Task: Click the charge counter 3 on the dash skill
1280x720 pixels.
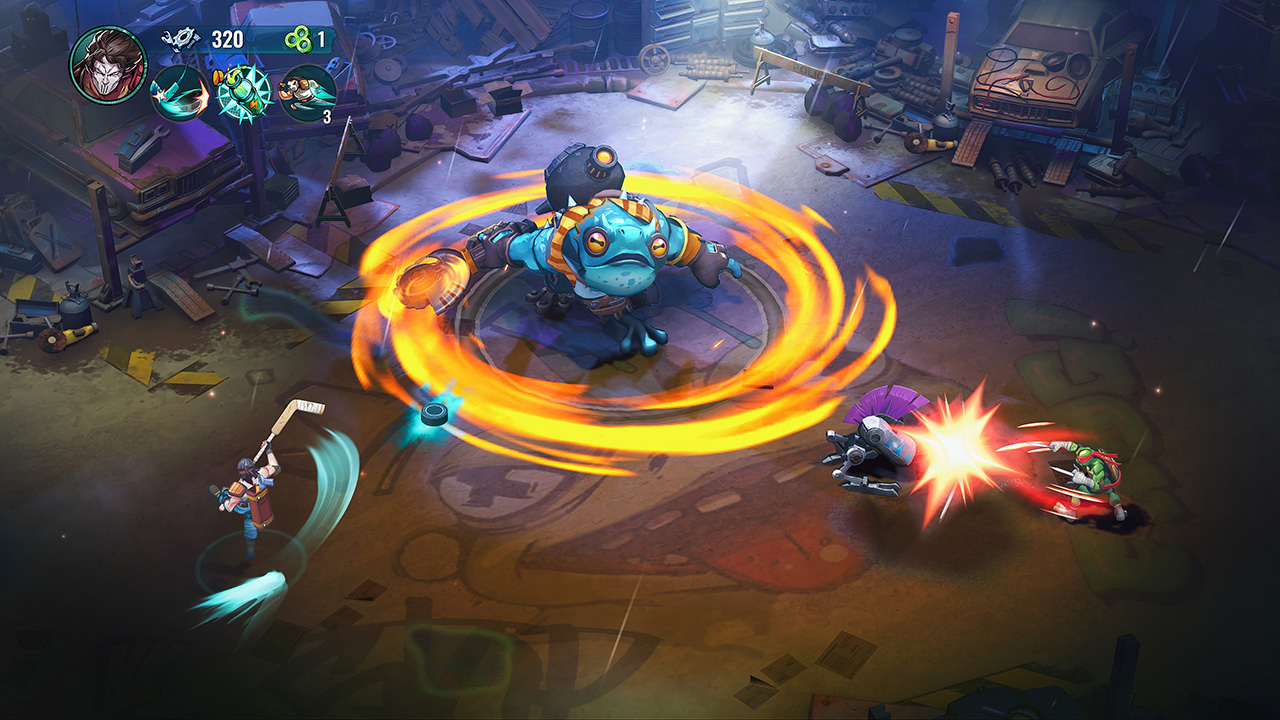Action: [327, 115]
